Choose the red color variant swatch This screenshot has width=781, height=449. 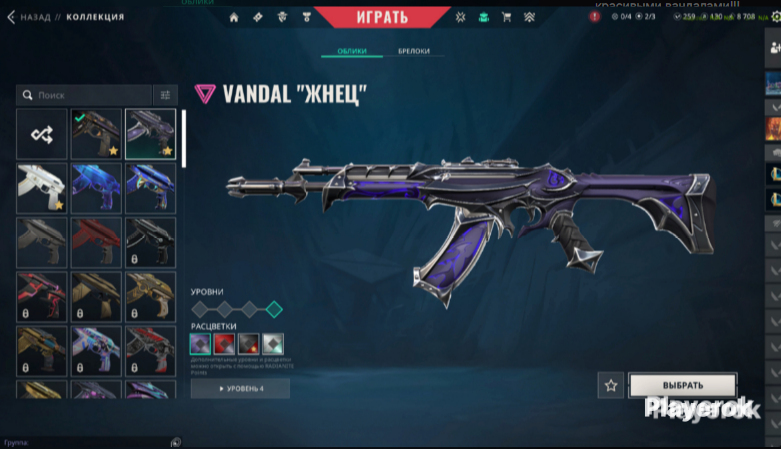coord(225,344)
